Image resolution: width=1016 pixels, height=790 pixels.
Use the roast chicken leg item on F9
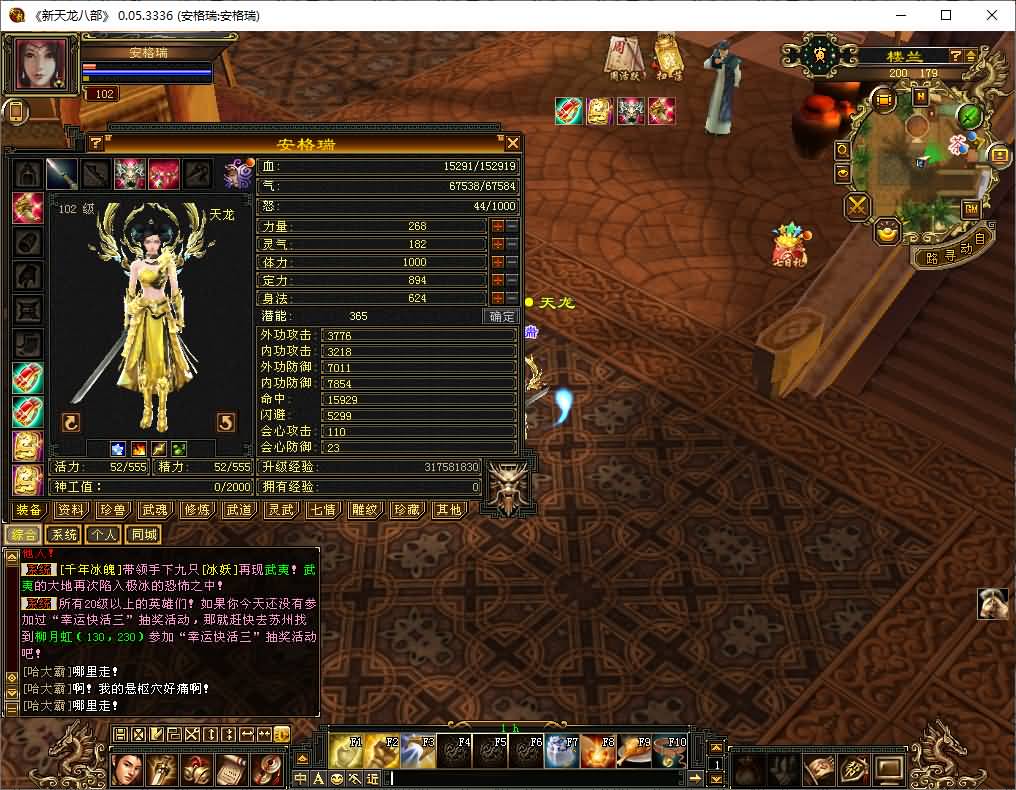point(634,751)
